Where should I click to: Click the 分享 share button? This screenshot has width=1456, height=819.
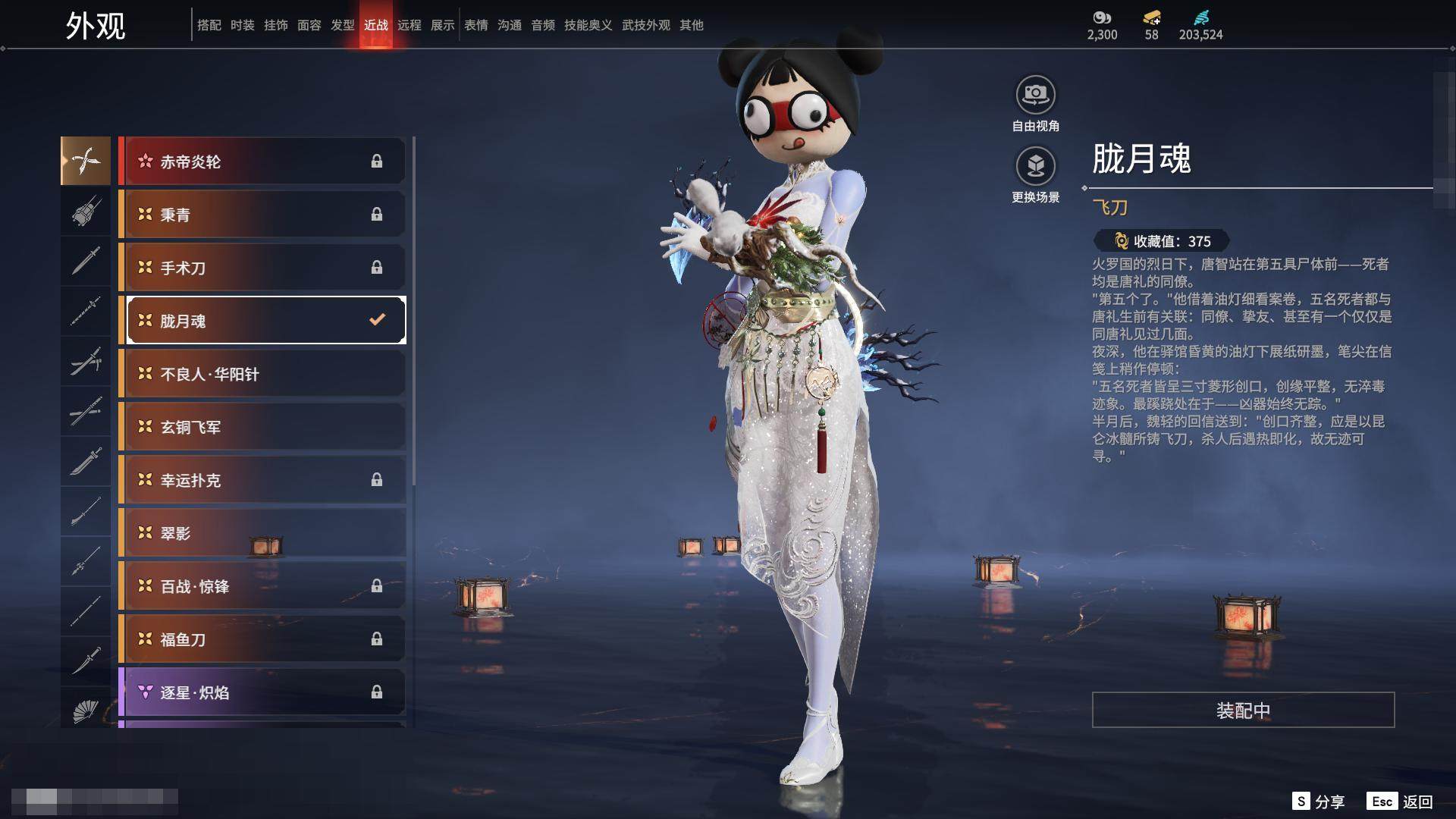(x=1319, y=802)
